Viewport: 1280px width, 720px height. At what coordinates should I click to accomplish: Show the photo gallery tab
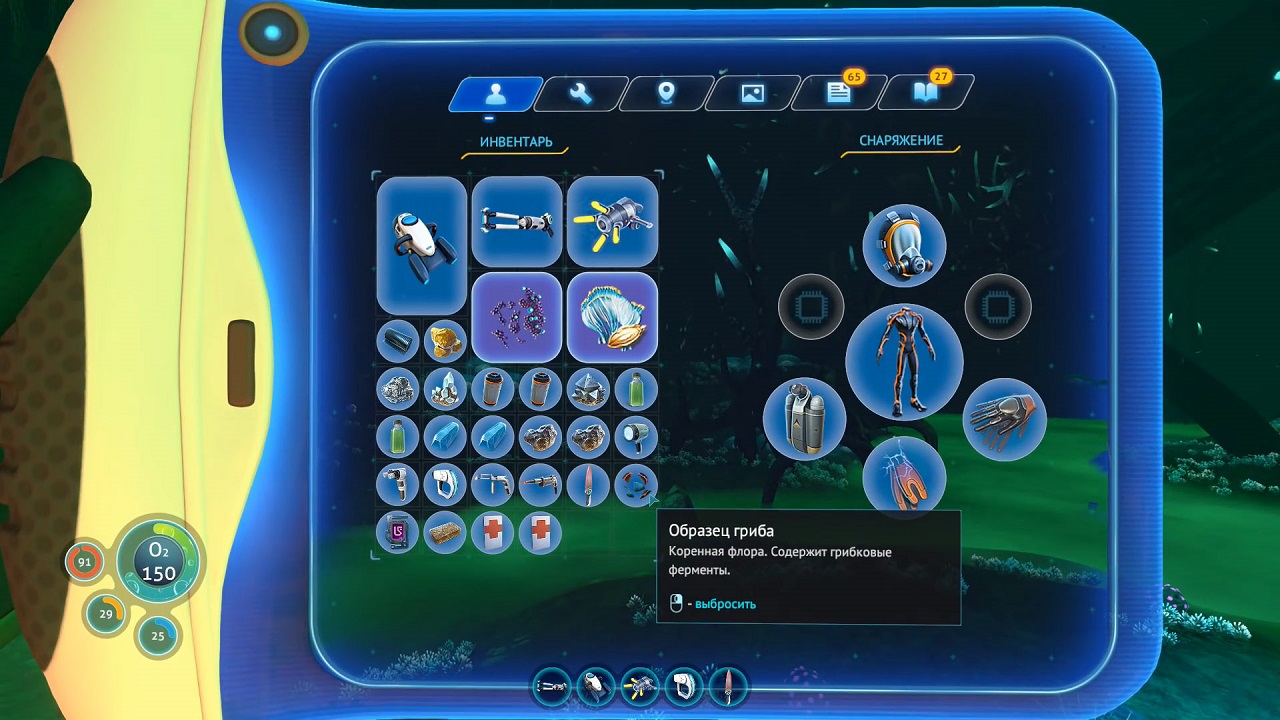(x=752, y=94)
